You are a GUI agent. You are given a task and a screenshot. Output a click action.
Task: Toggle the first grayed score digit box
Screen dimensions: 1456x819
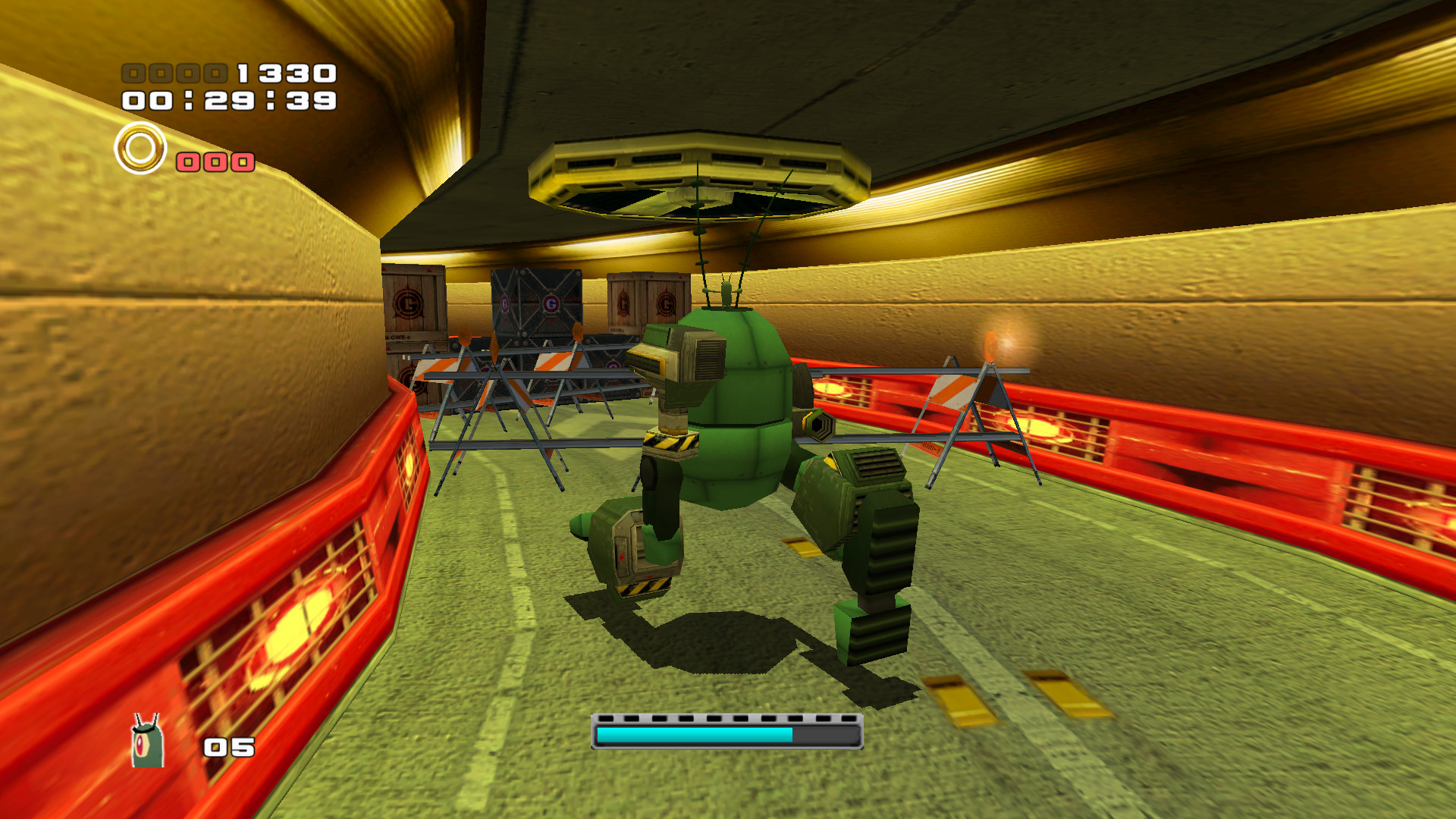pyautogui.click(x=133, y=74)
